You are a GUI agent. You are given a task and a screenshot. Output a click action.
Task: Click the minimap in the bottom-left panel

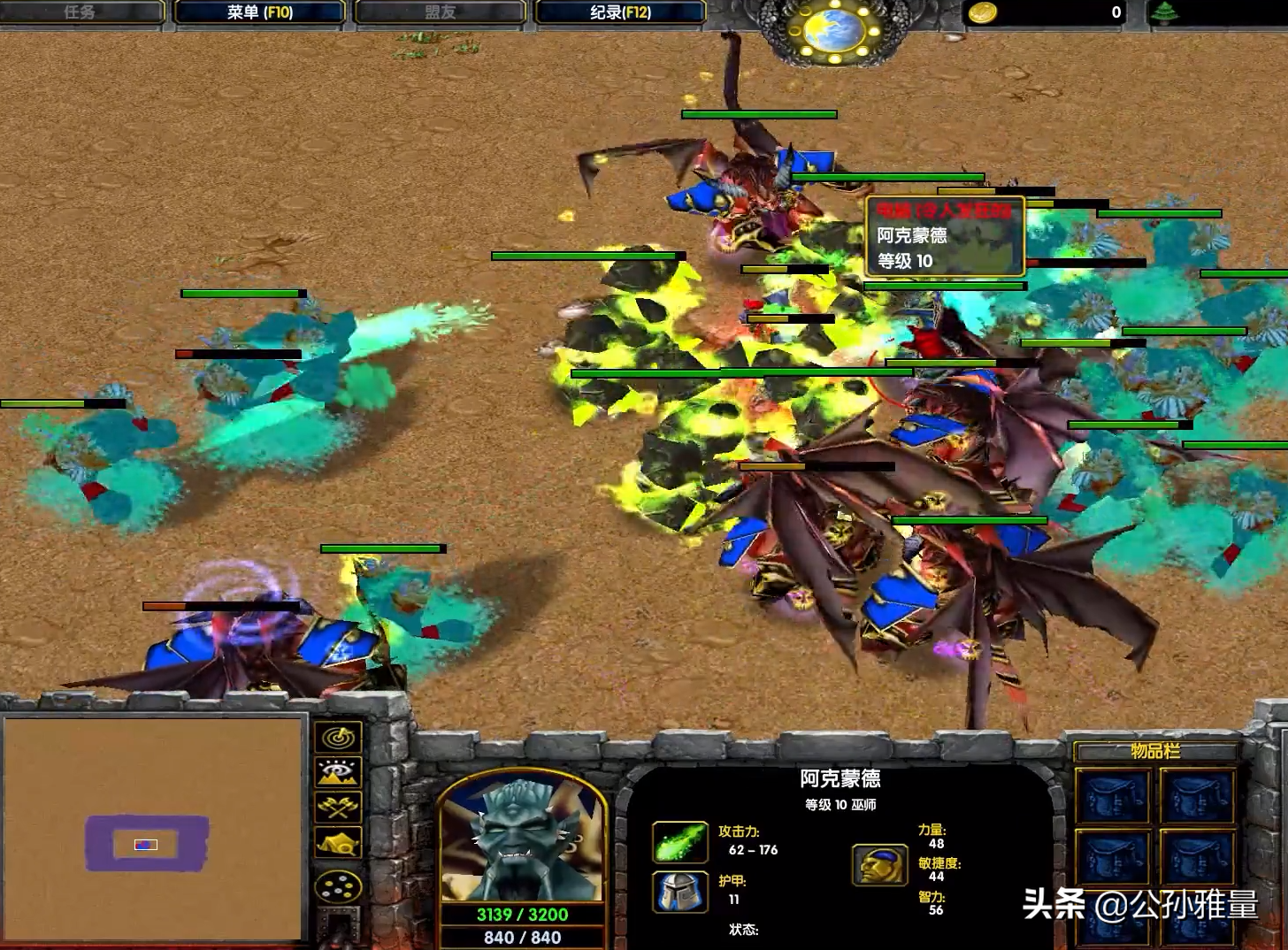point(154,828)
